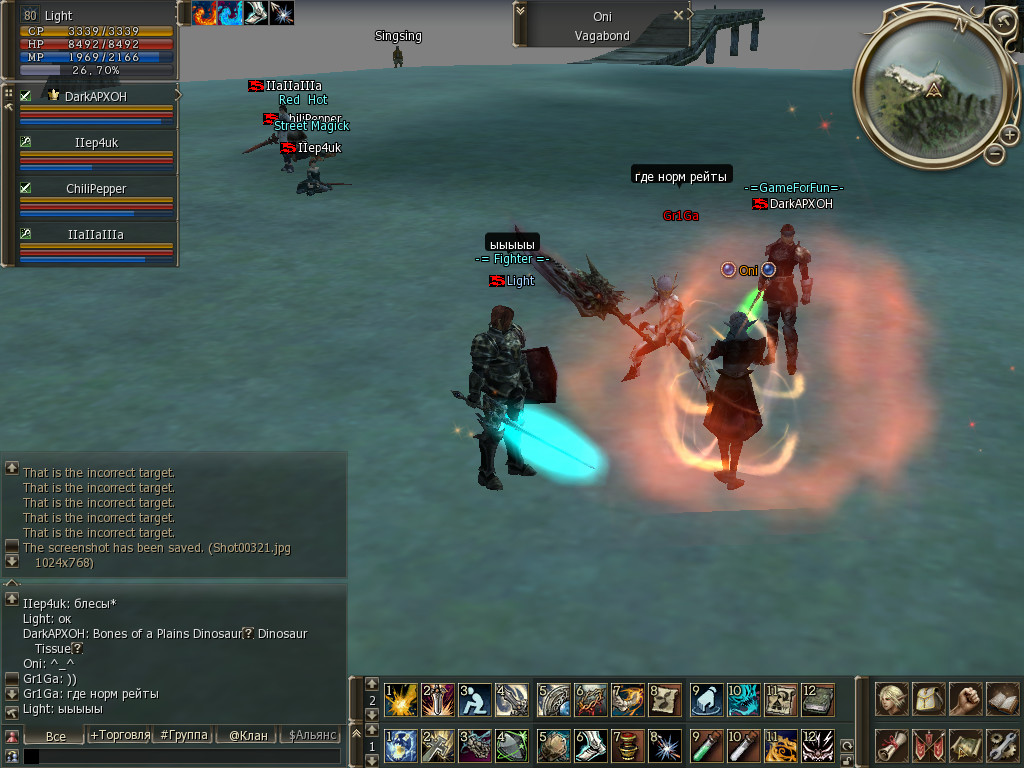The image size is (1024, 768).
Task: Switch to the +Торговля chat tab
Action: pyautogui.click(x=117, y=736)
